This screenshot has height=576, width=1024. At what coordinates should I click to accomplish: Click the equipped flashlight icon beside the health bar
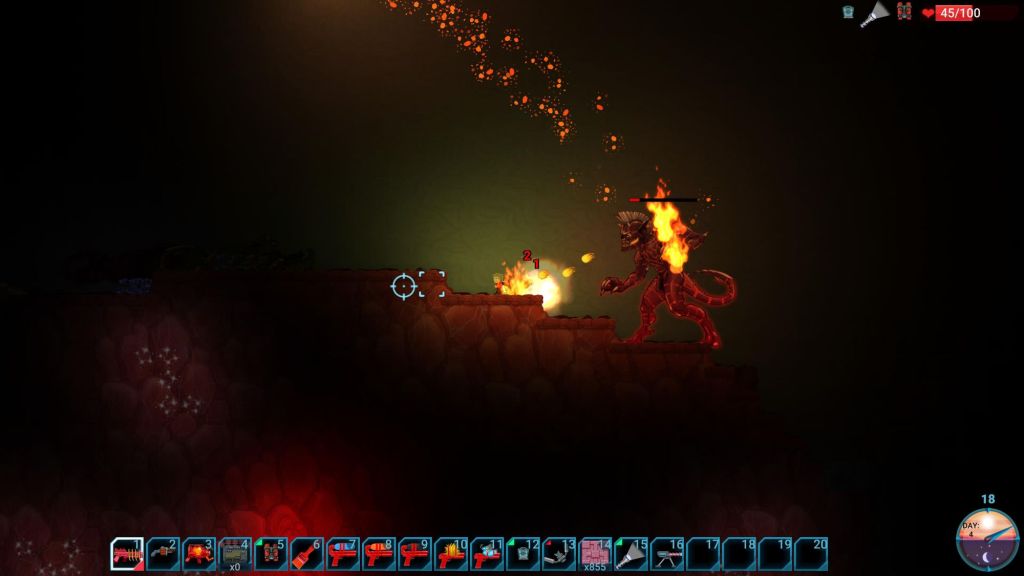[877, 13]
